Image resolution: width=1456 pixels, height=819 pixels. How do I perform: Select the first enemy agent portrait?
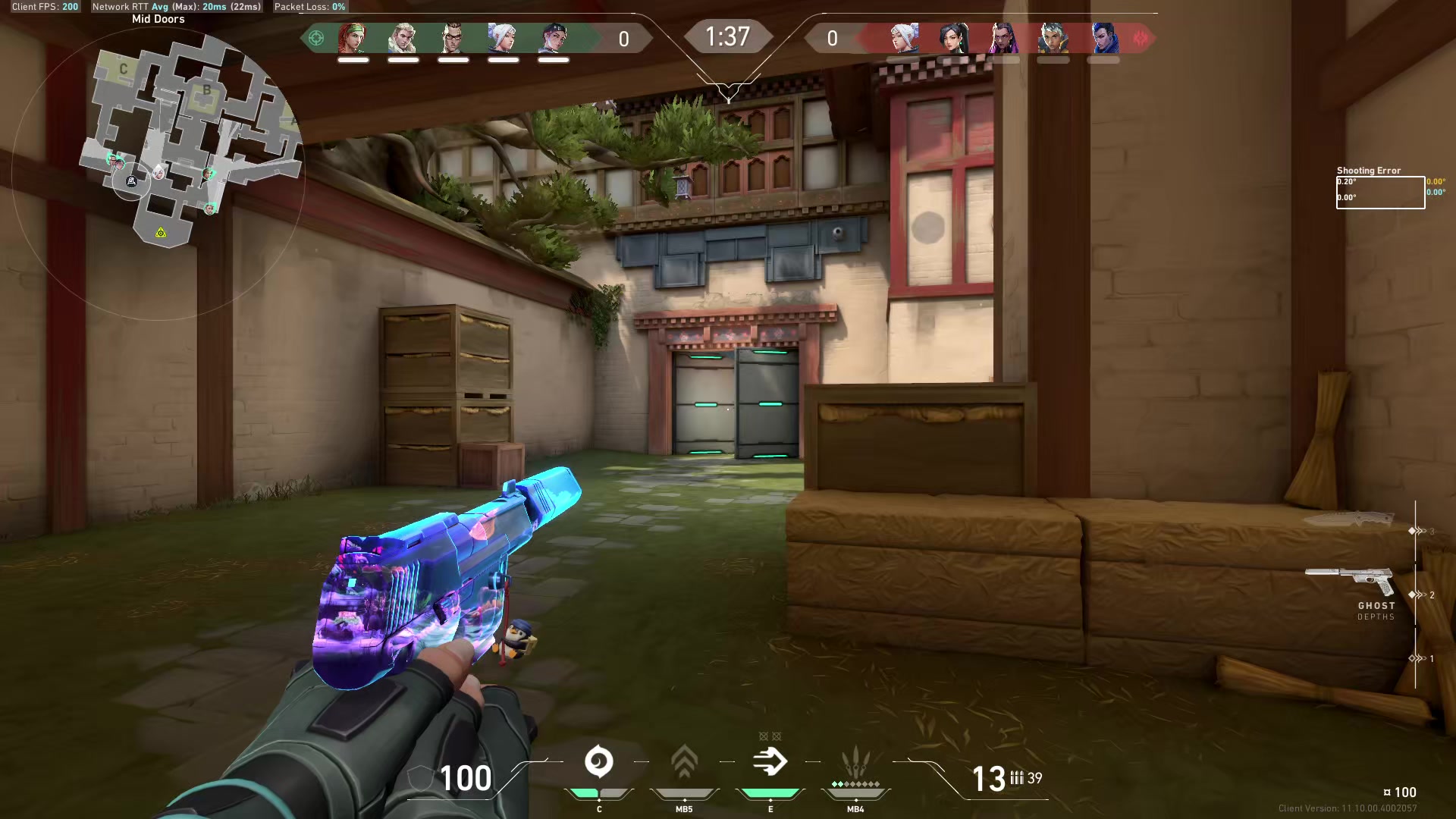tap(902, 39)
